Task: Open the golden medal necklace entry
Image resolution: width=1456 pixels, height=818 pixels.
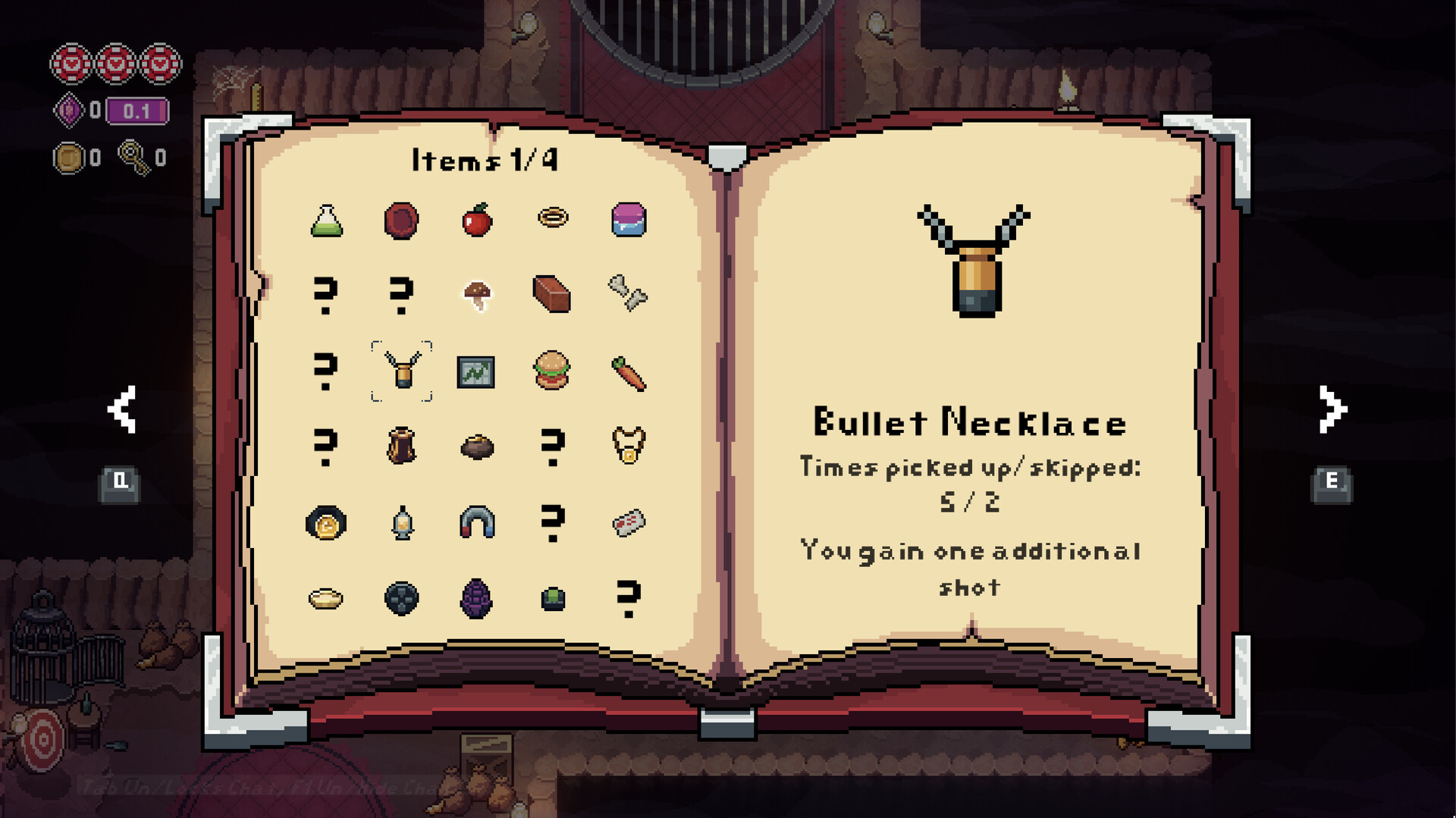Action: pyautogui.click(x=627, y=447)
